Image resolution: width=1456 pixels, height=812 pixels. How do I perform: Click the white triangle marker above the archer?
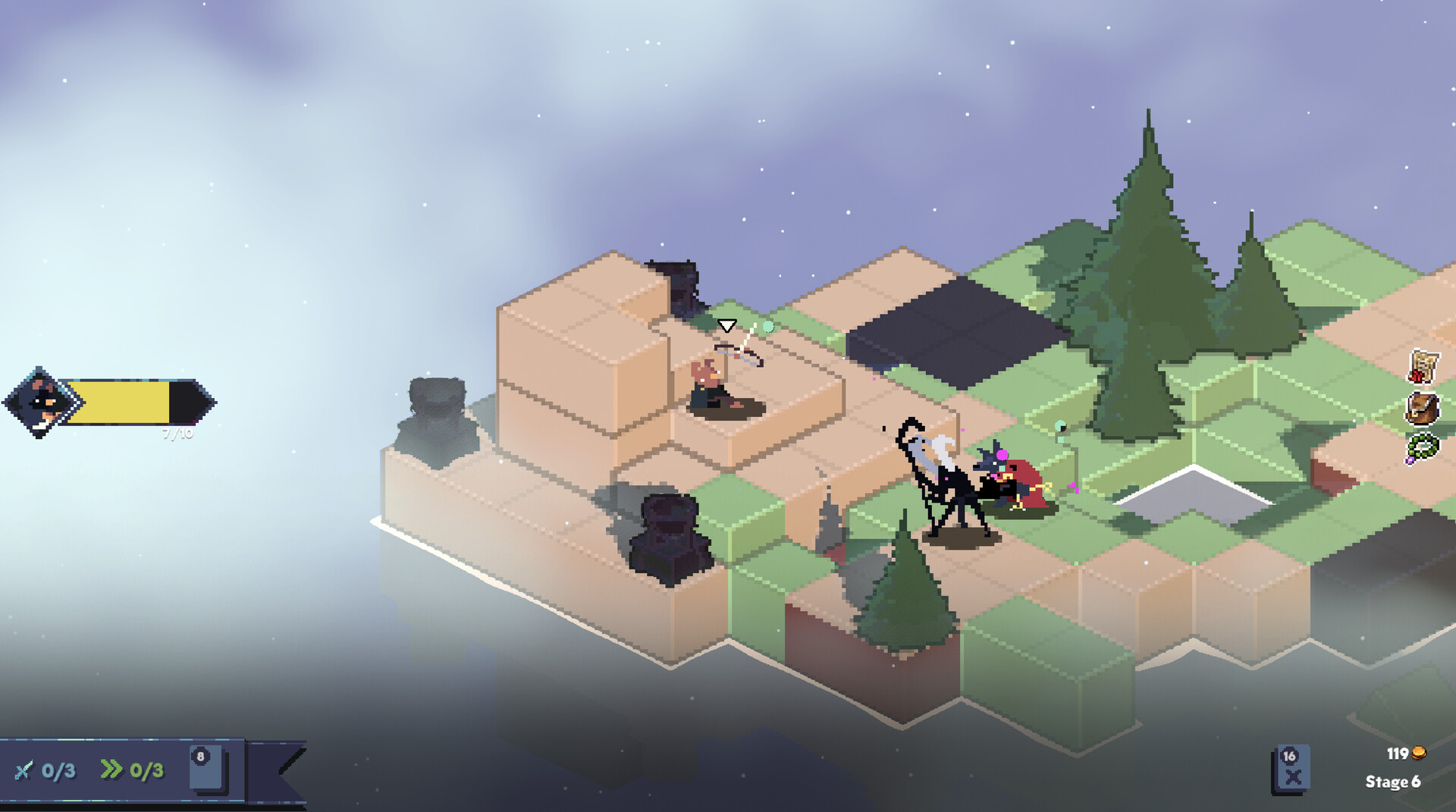click(726, 324)
